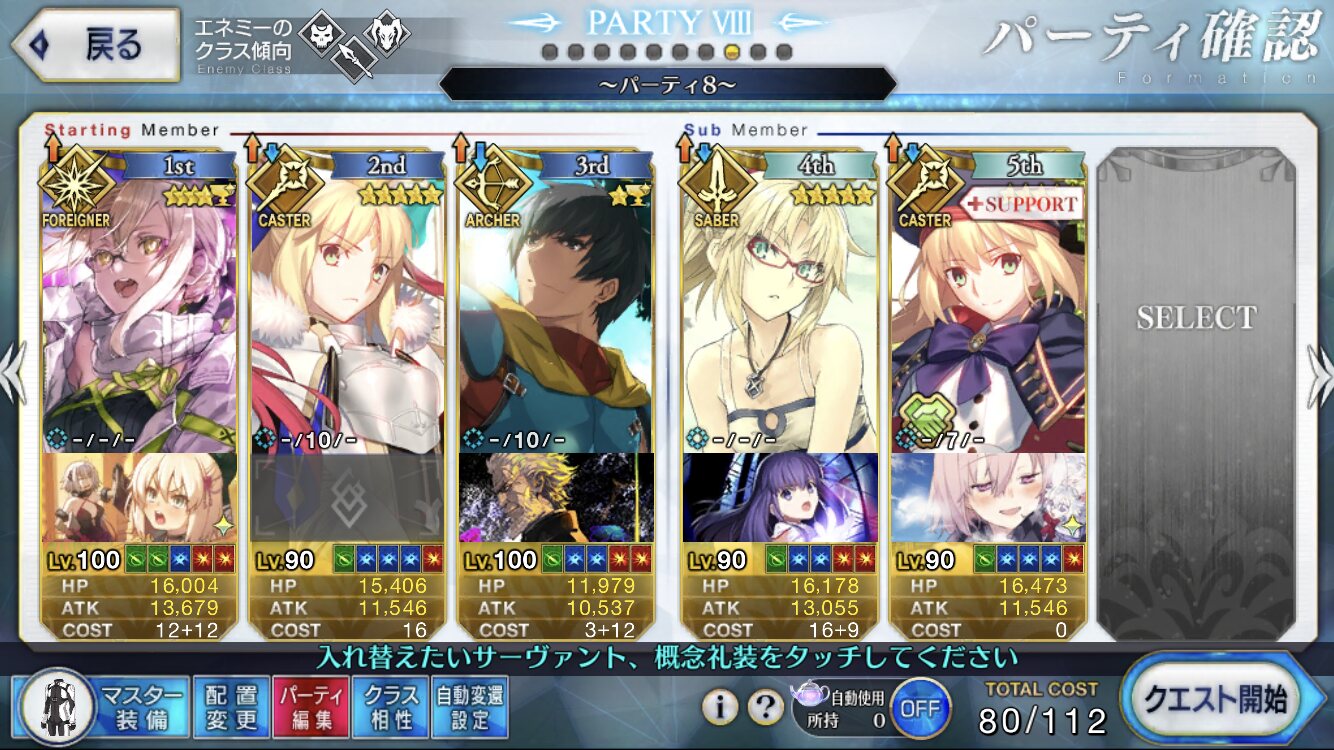This screenshot has width=1334, height=750.
Task: Change the Archer's craft essence image
Action: pos(556,497)
